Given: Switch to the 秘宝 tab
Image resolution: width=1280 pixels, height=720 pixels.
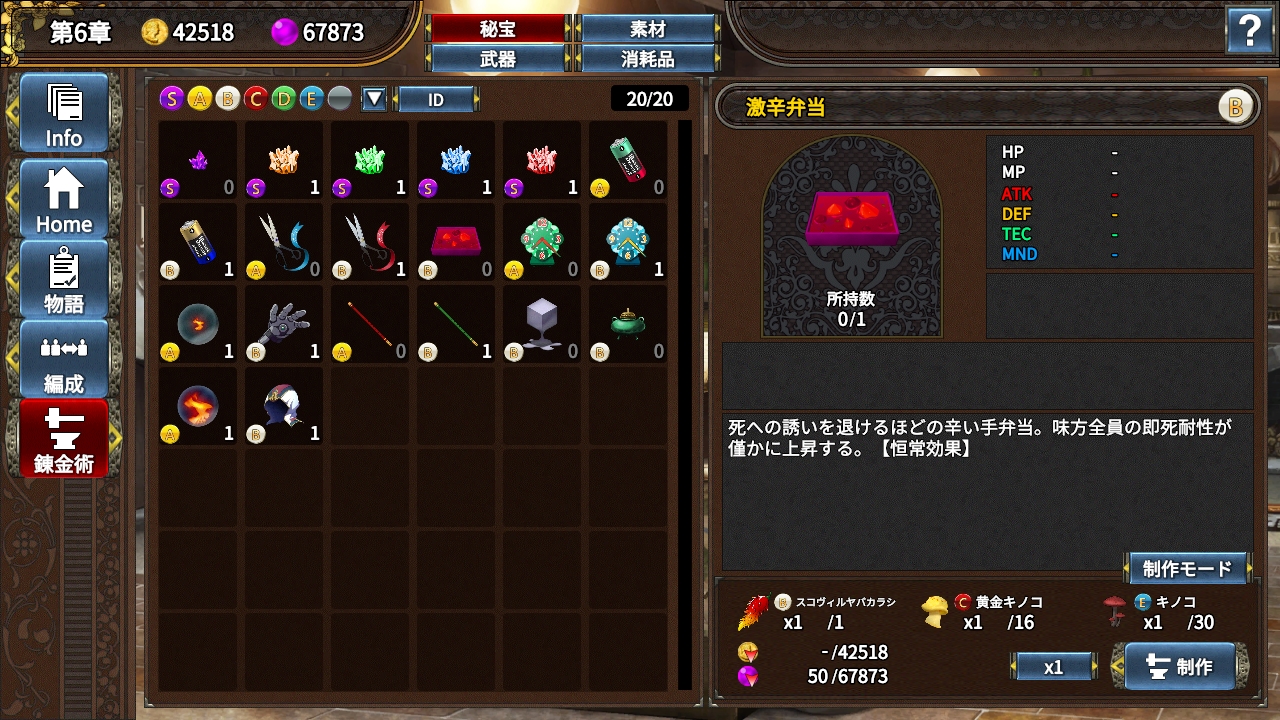Looking at the screenshot, I should 498,30.
